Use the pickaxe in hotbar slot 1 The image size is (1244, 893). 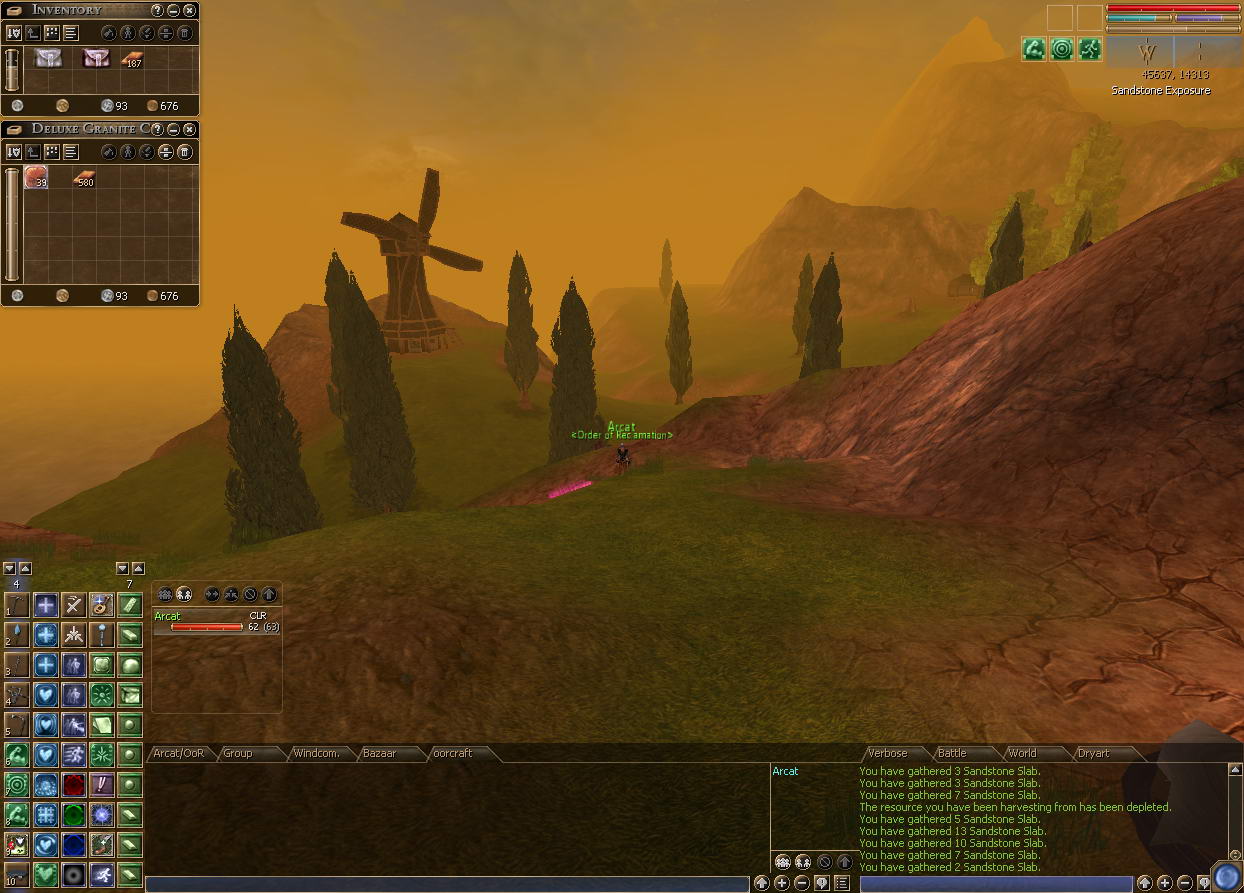pyautogui.click(x=16, y=605)
